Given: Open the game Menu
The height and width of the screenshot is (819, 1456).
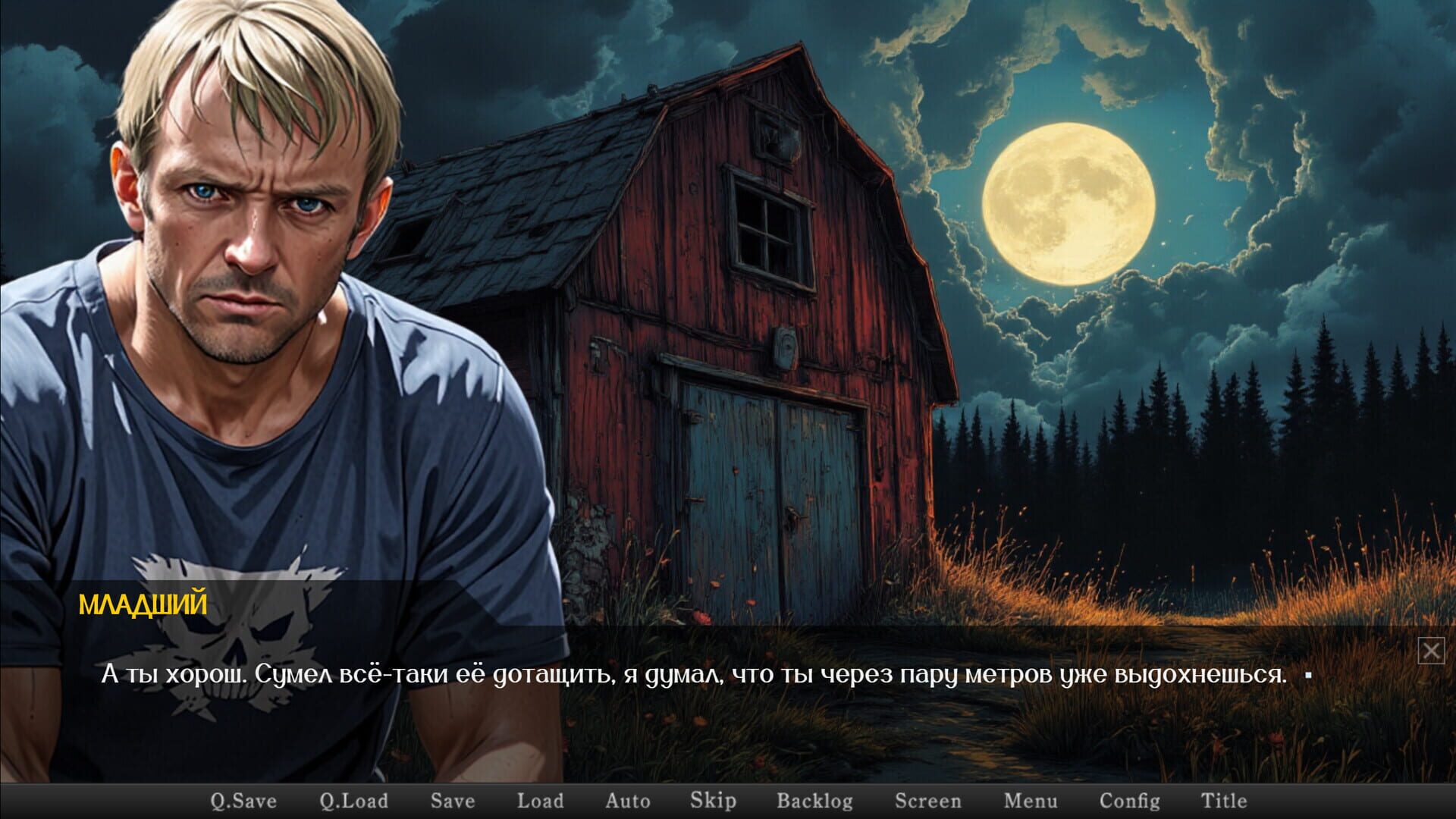Looking at the screenshot, I should click(1029, 800).
